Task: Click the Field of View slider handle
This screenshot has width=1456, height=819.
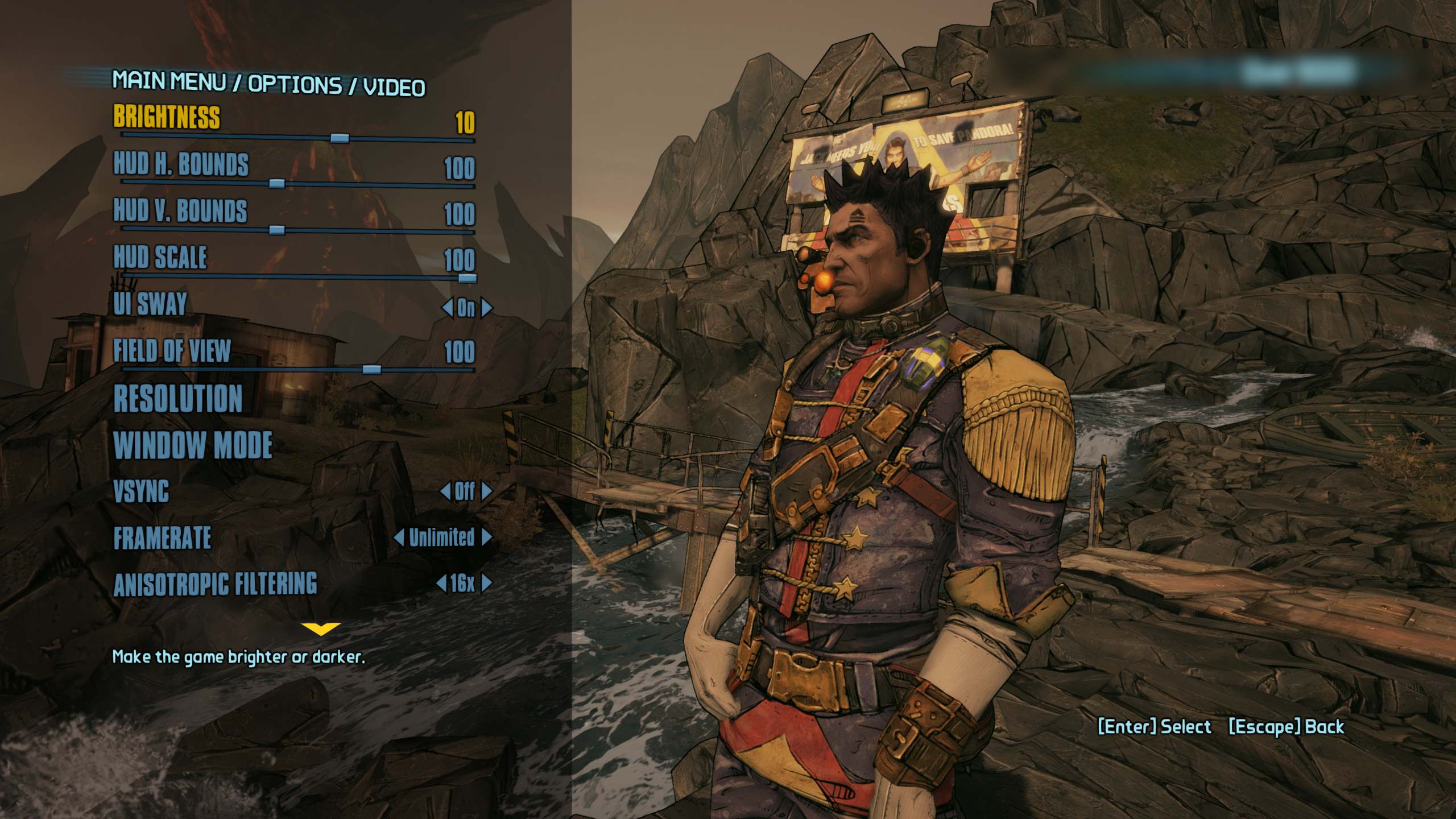Action: [371, 370]
